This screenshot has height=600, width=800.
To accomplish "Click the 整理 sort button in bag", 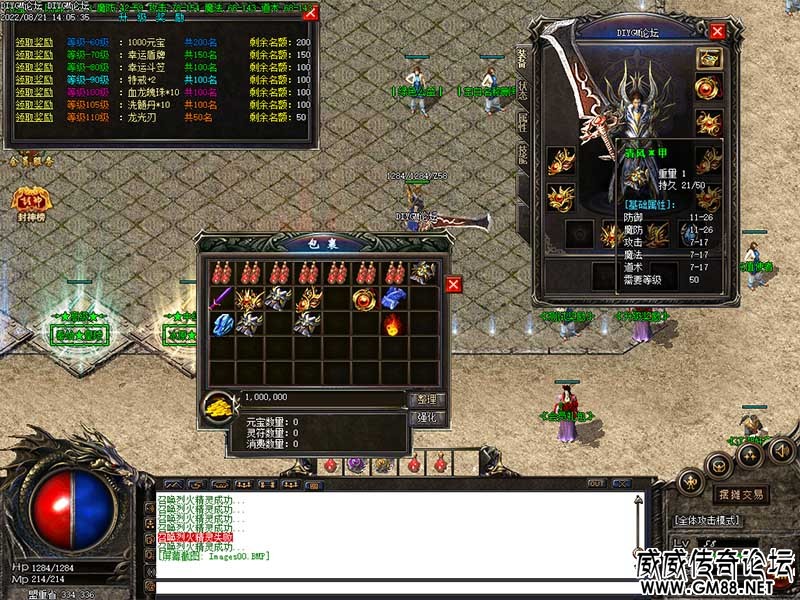I will [x=425, y=400].
